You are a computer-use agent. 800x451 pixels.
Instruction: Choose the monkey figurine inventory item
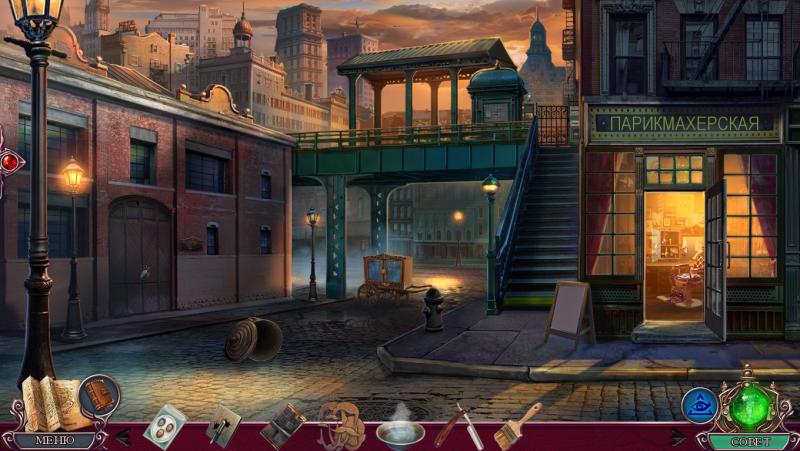[x=340, y=424]
